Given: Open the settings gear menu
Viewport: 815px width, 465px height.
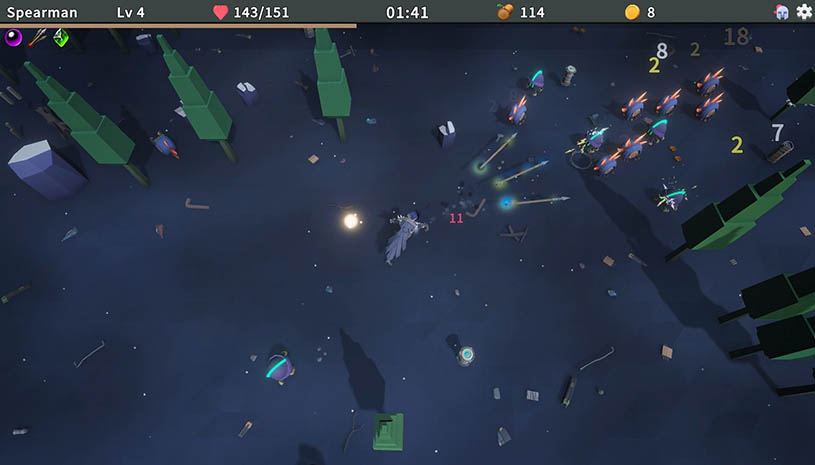Looking at the screenshot, I should [x=804, y=12].
